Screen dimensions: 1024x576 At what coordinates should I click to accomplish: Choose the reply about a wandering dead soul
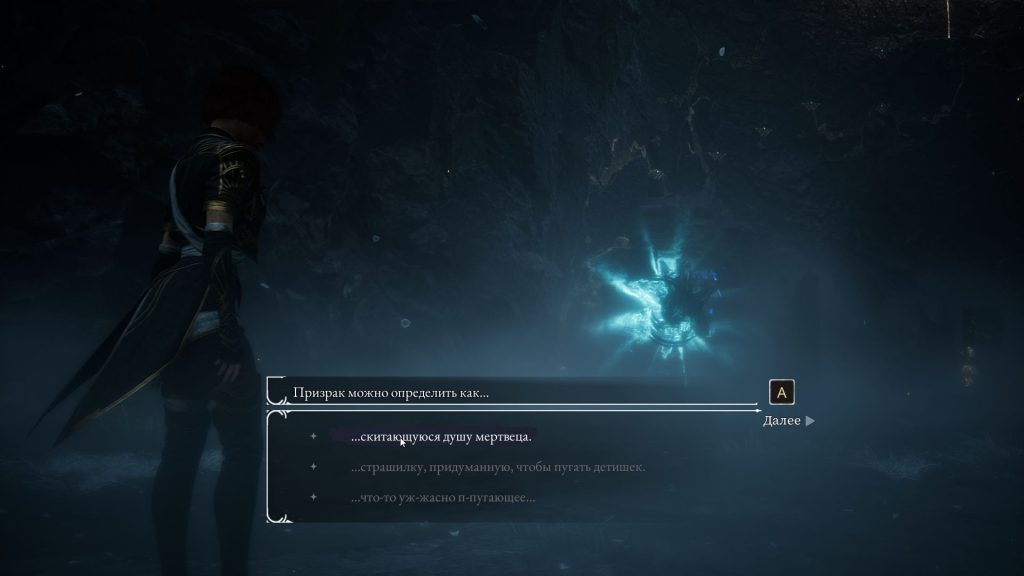[441, 437]
